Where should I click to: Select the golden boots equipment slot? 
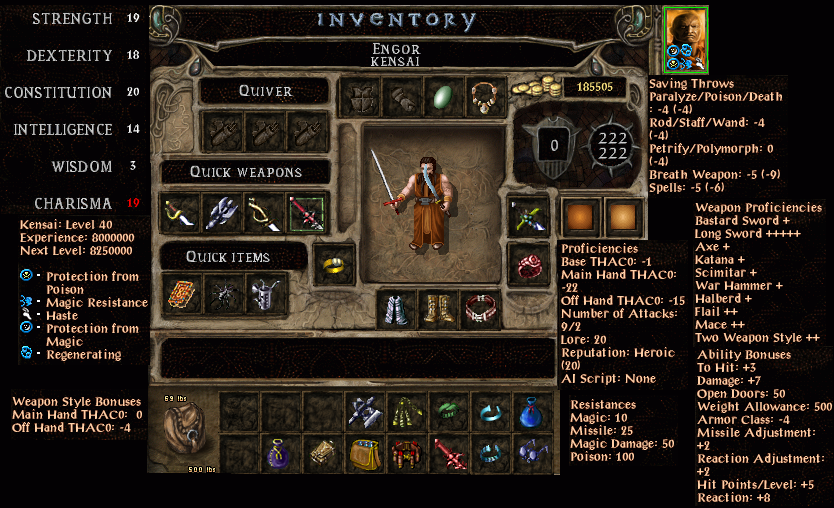point(440,310)
